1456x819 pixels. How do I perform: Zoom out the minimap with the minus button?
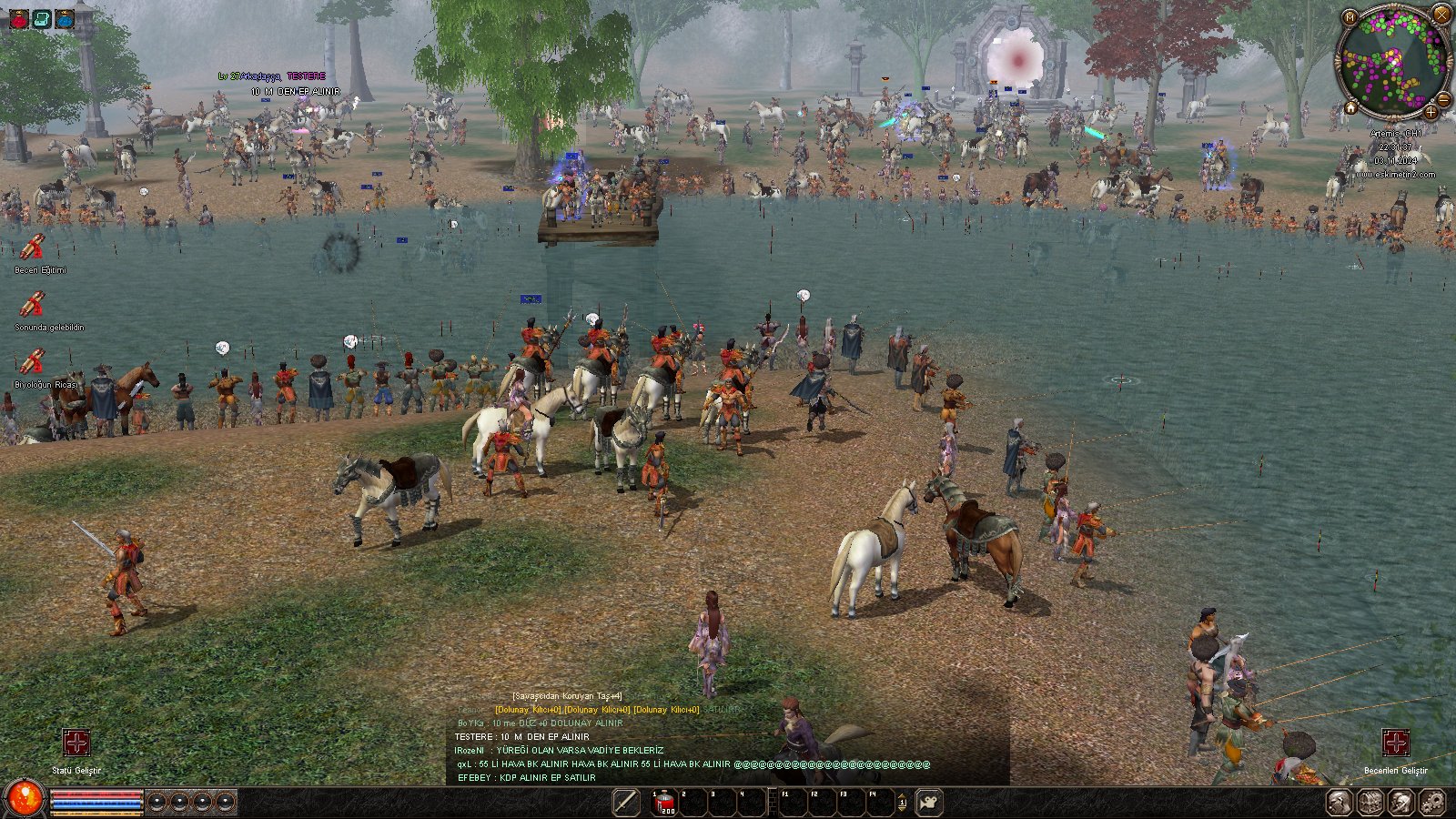click(1443, 99)
